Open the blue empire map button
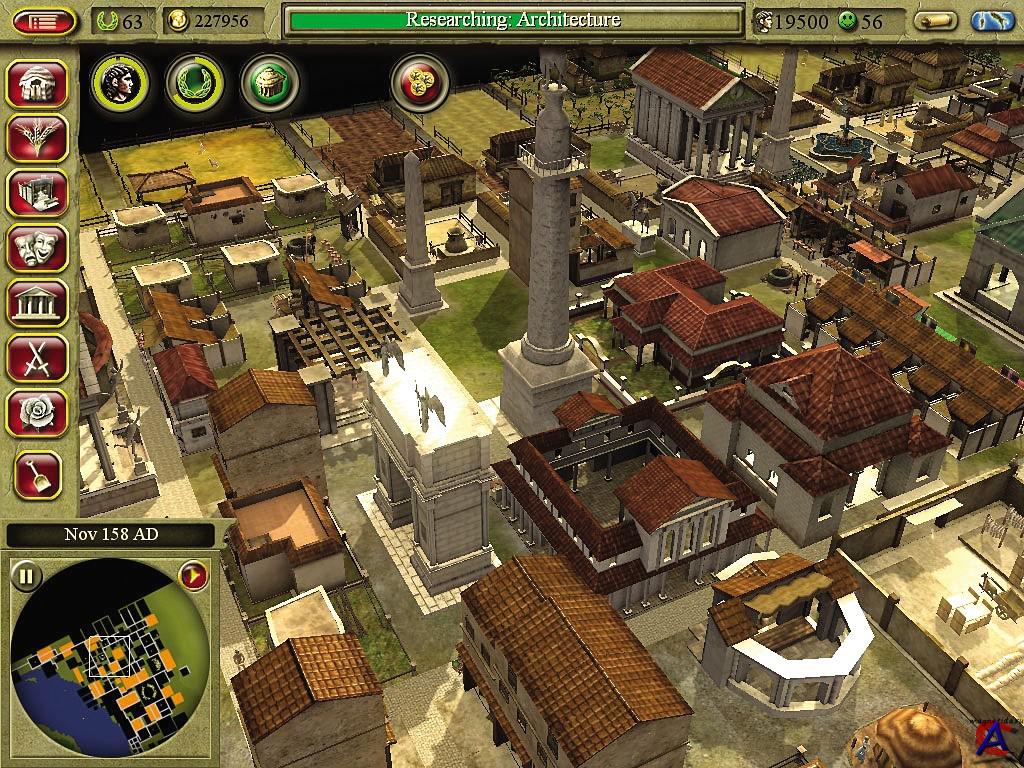This screenshot has width=1024, height=768. (x=991, y=21)
